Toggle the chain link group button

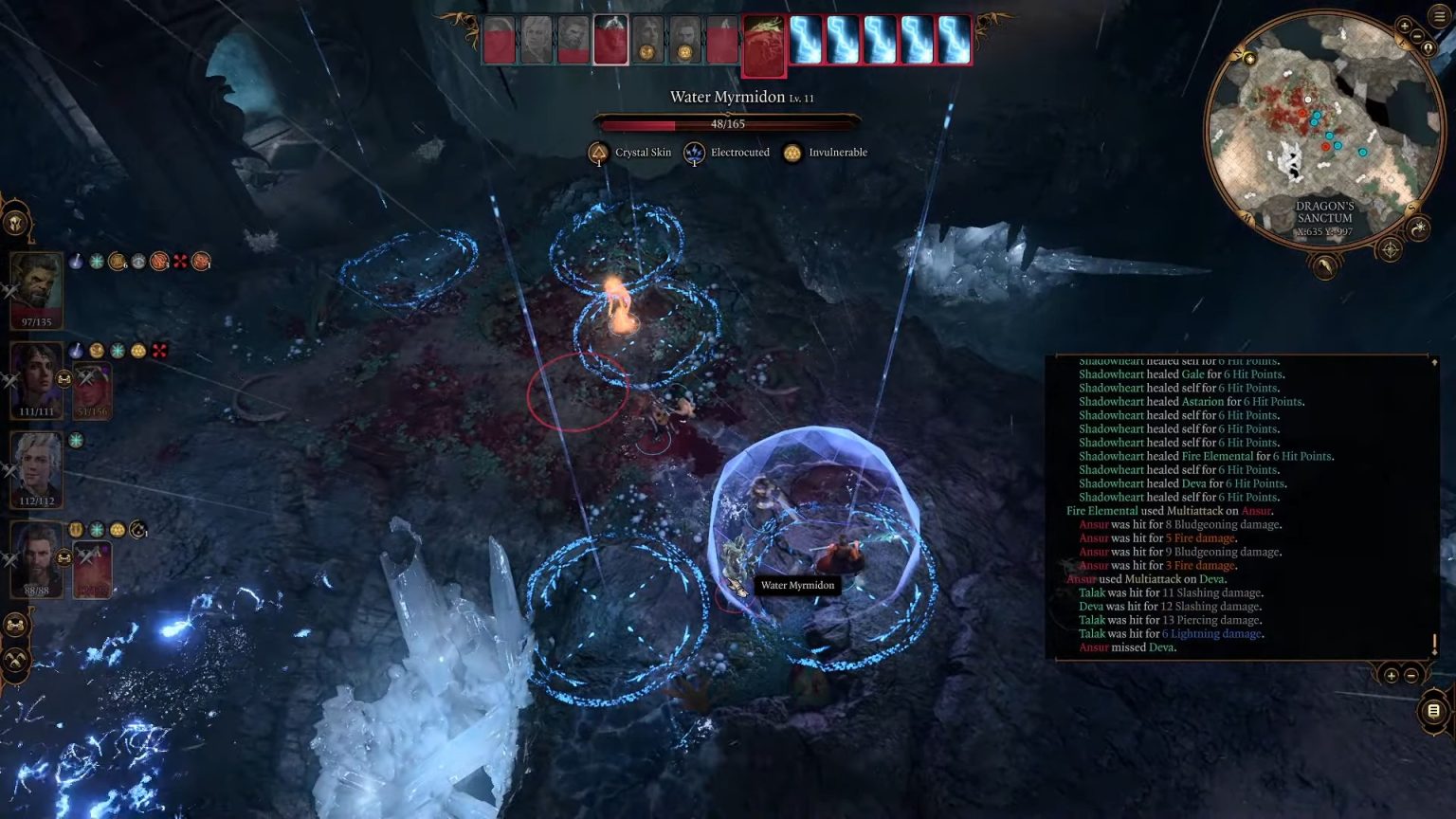pyautogui.click(x=15, y=625)
